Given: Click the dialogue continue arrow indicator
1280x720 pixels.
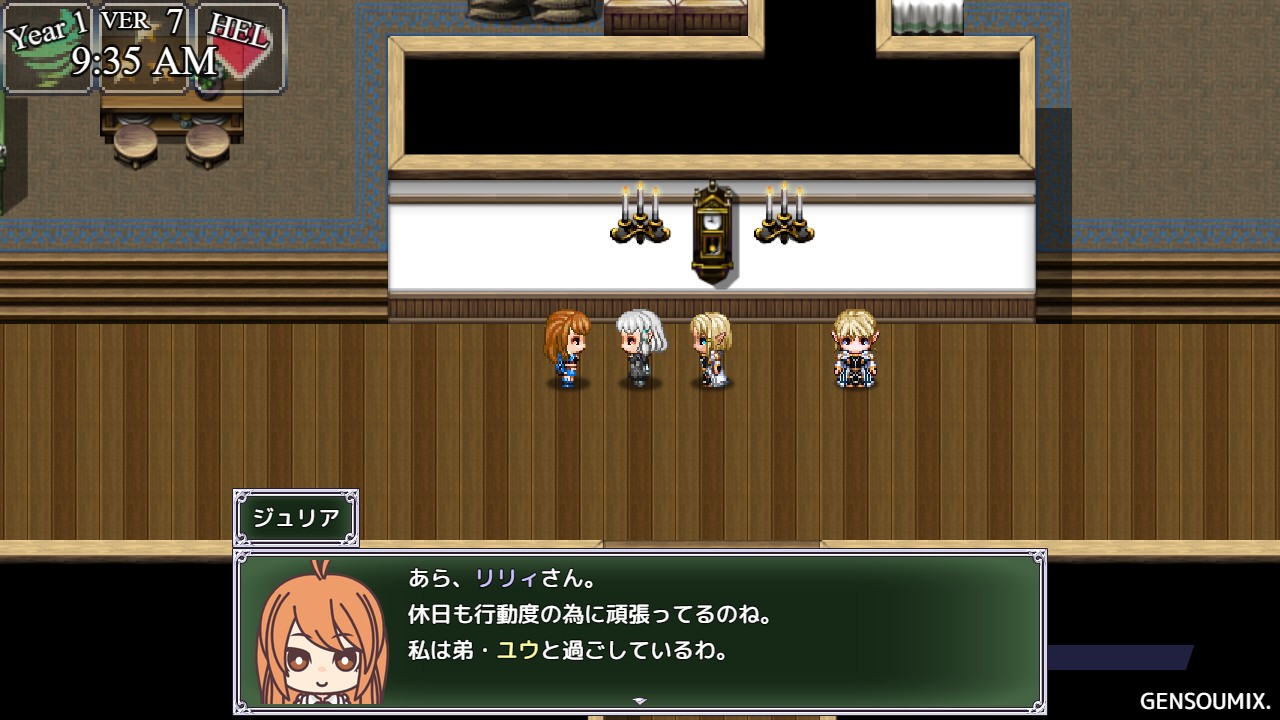Looking at the screenshot, I should pyautogui.click(x=640, y=701).
